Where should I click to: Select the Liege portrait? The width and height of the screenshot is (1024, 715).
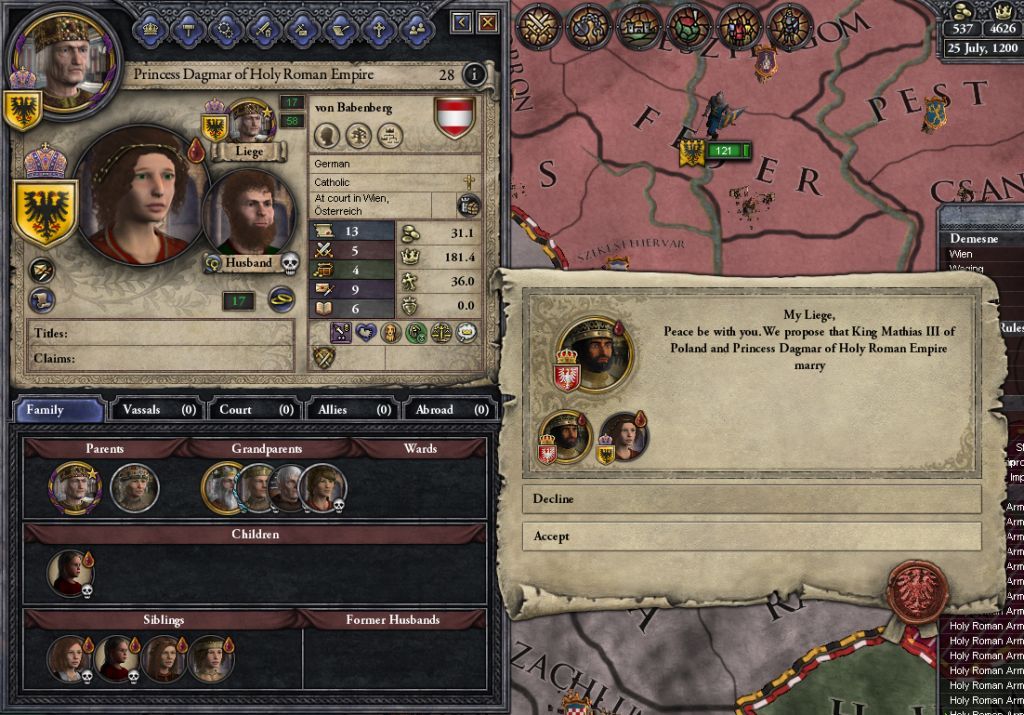[x=249, y=122]
